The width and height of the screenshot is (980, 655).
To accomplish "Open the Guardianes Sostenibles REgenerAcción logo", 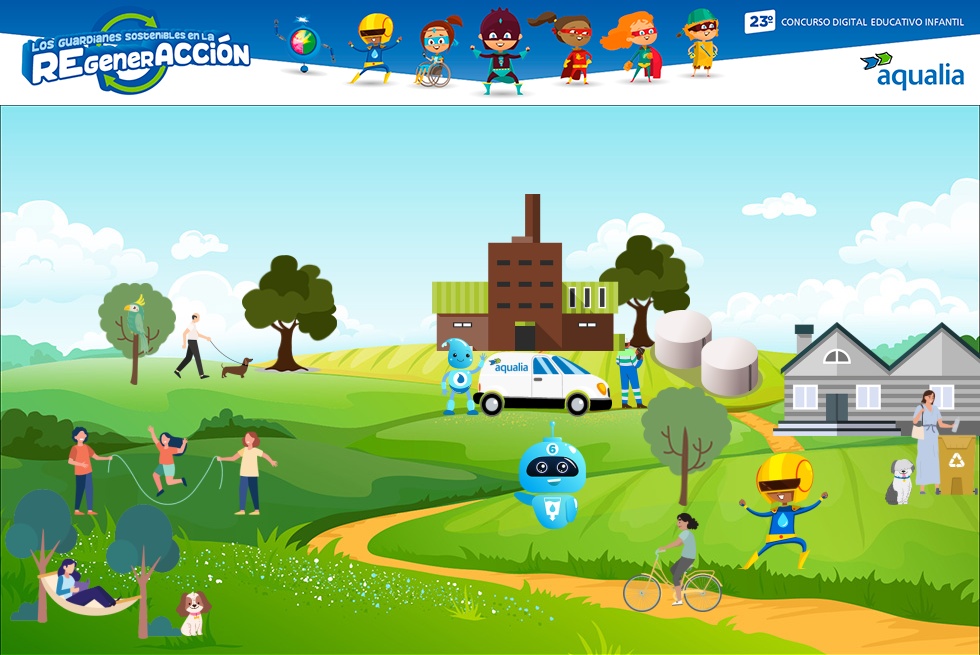I will [x=136, y=56].
